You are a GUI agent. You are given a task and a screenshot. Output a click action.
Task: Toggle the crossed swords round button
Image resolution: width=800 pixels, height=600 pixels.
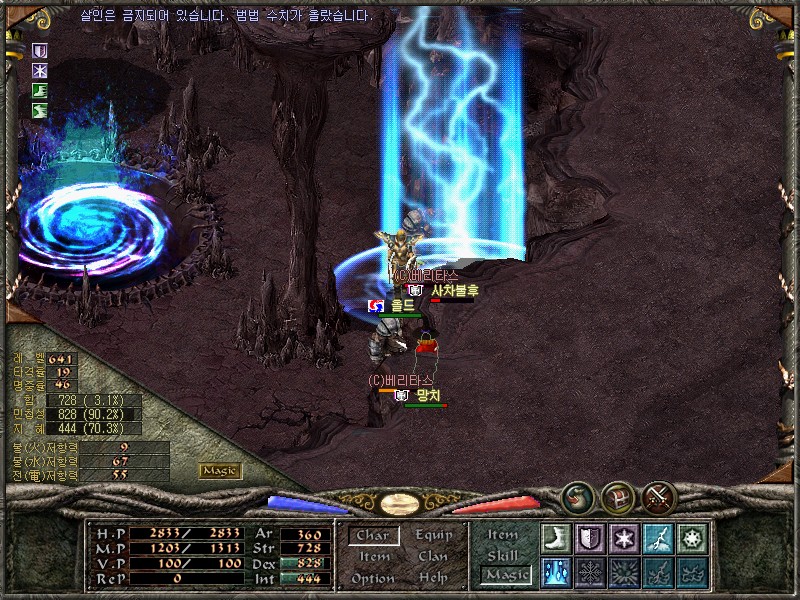658,497
